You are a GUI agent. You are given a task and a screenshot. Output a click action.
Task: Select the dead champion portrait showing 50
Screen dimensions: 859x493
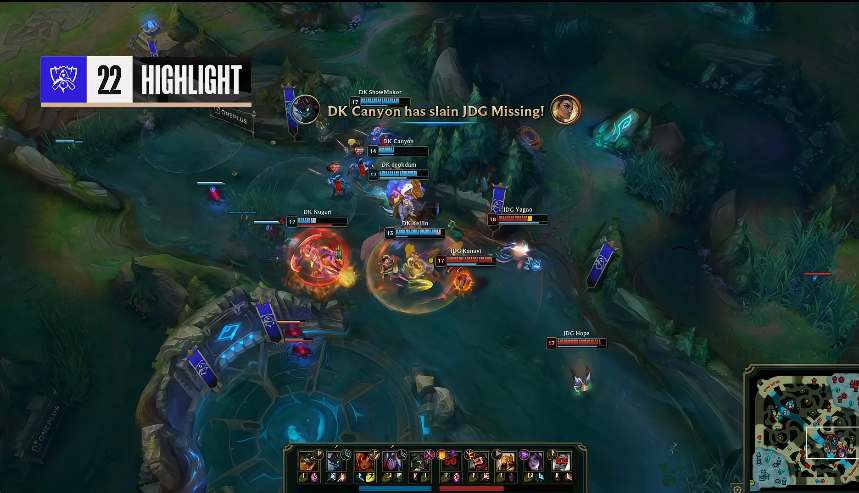coord(451,461)
